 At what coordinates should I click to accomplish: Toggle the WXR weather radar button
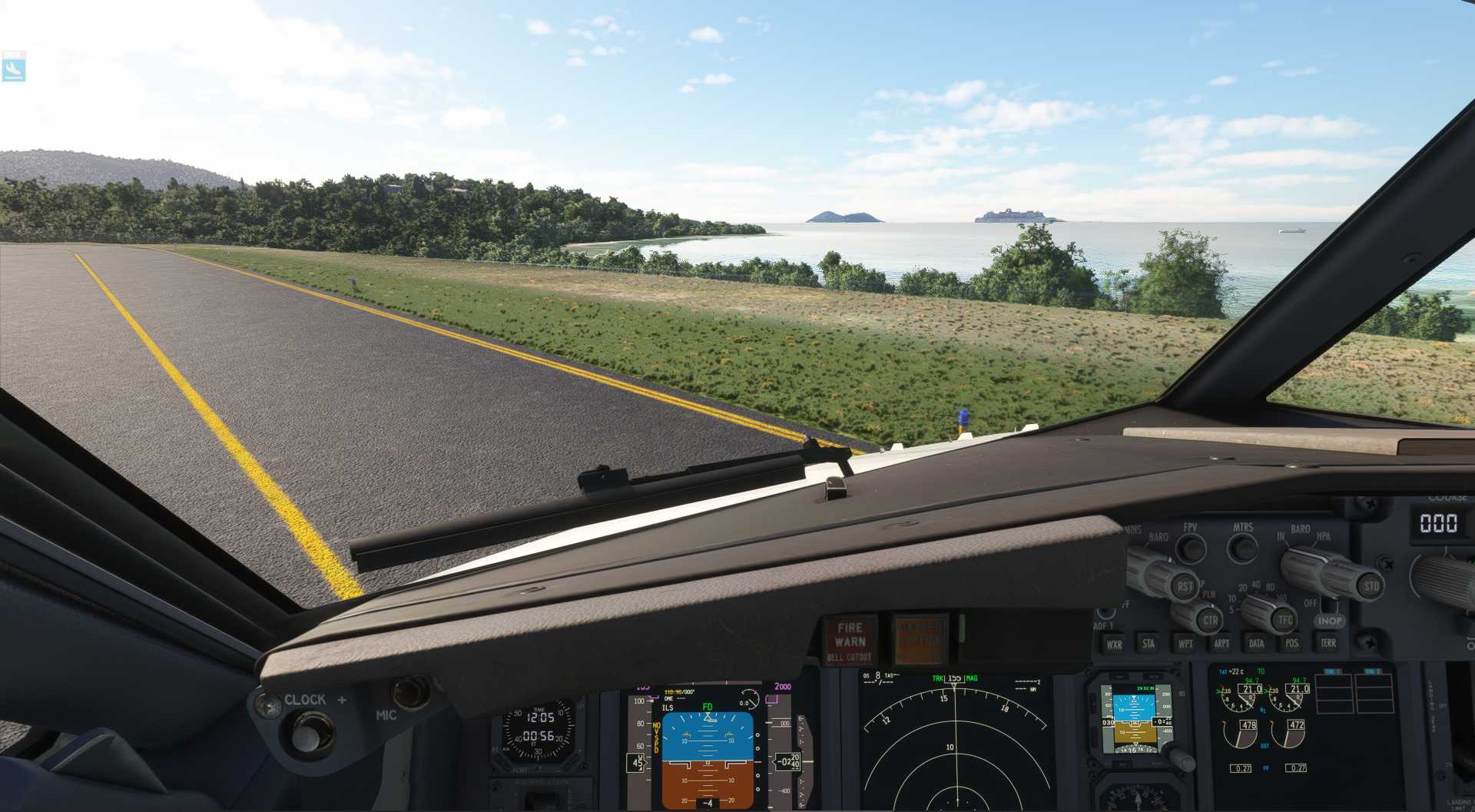click(x=1113, y=645)
